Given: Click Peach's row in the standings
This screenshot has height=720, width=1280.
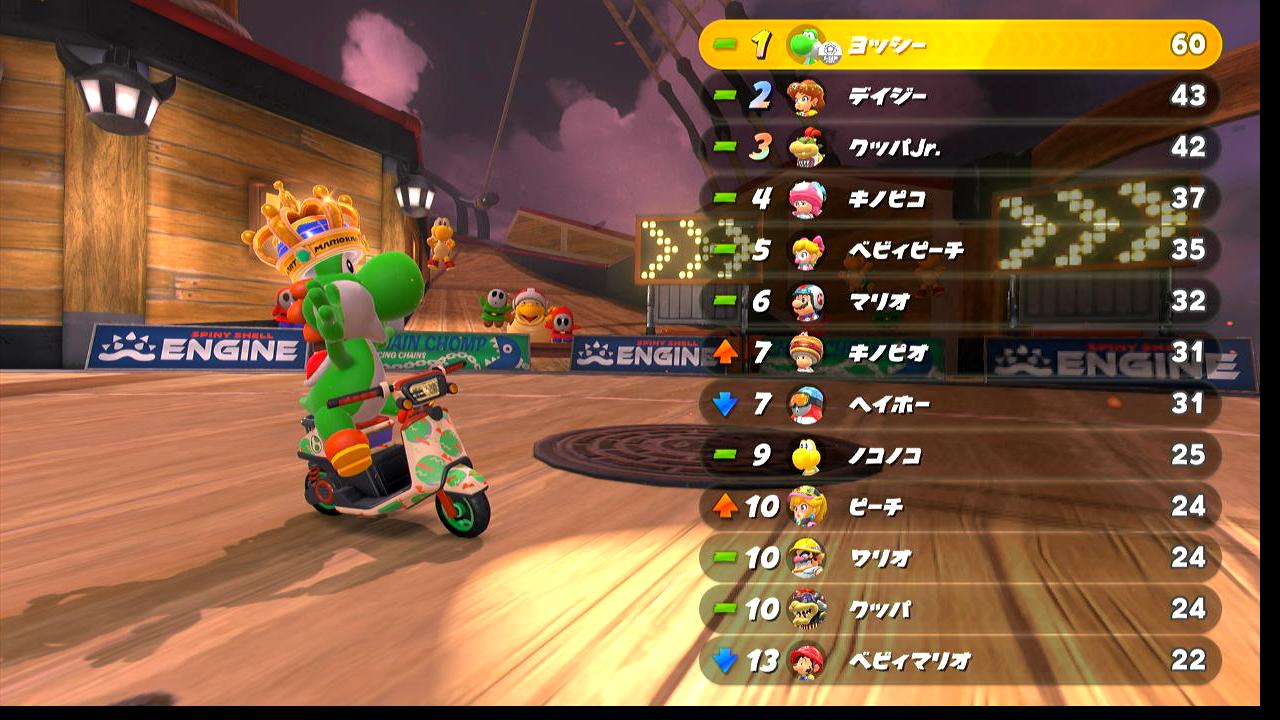Looking at the screenshot, I should (x=960, y=506).
